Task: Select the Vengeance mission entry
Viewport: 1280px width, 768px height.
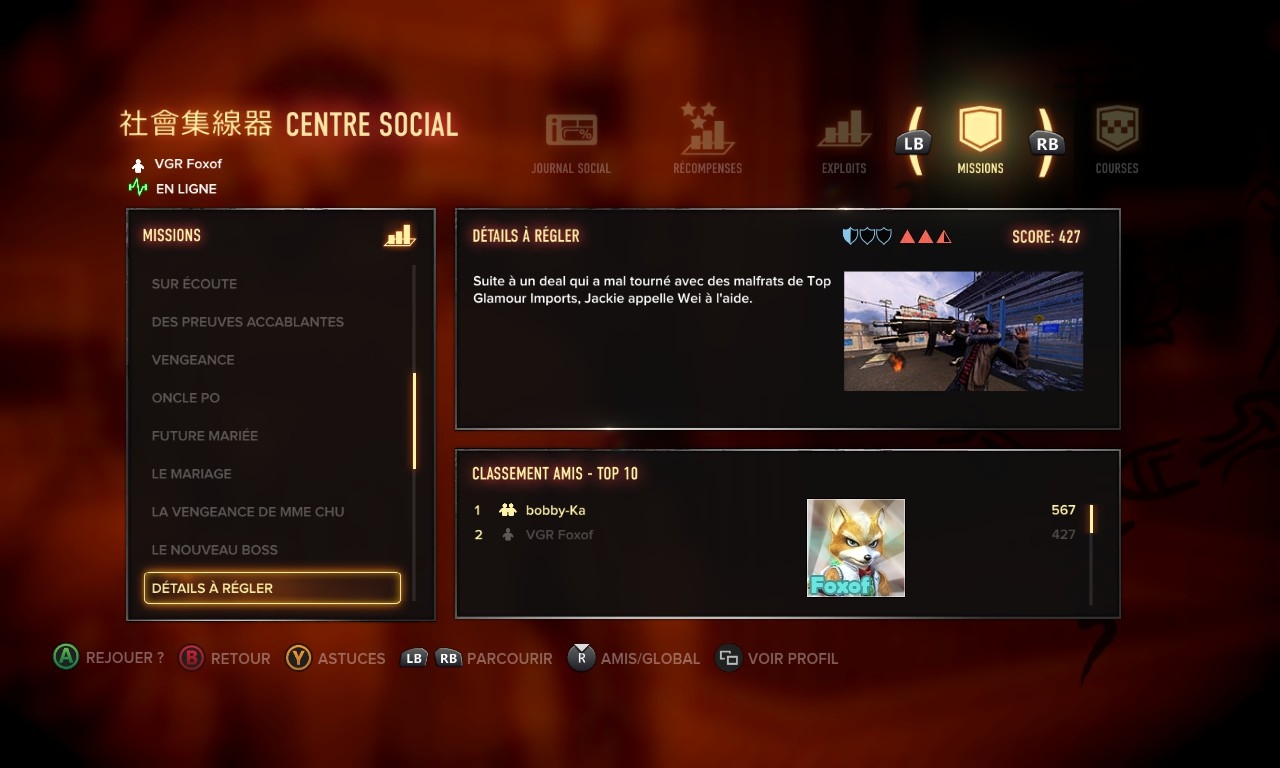Action: coord(193,360)
